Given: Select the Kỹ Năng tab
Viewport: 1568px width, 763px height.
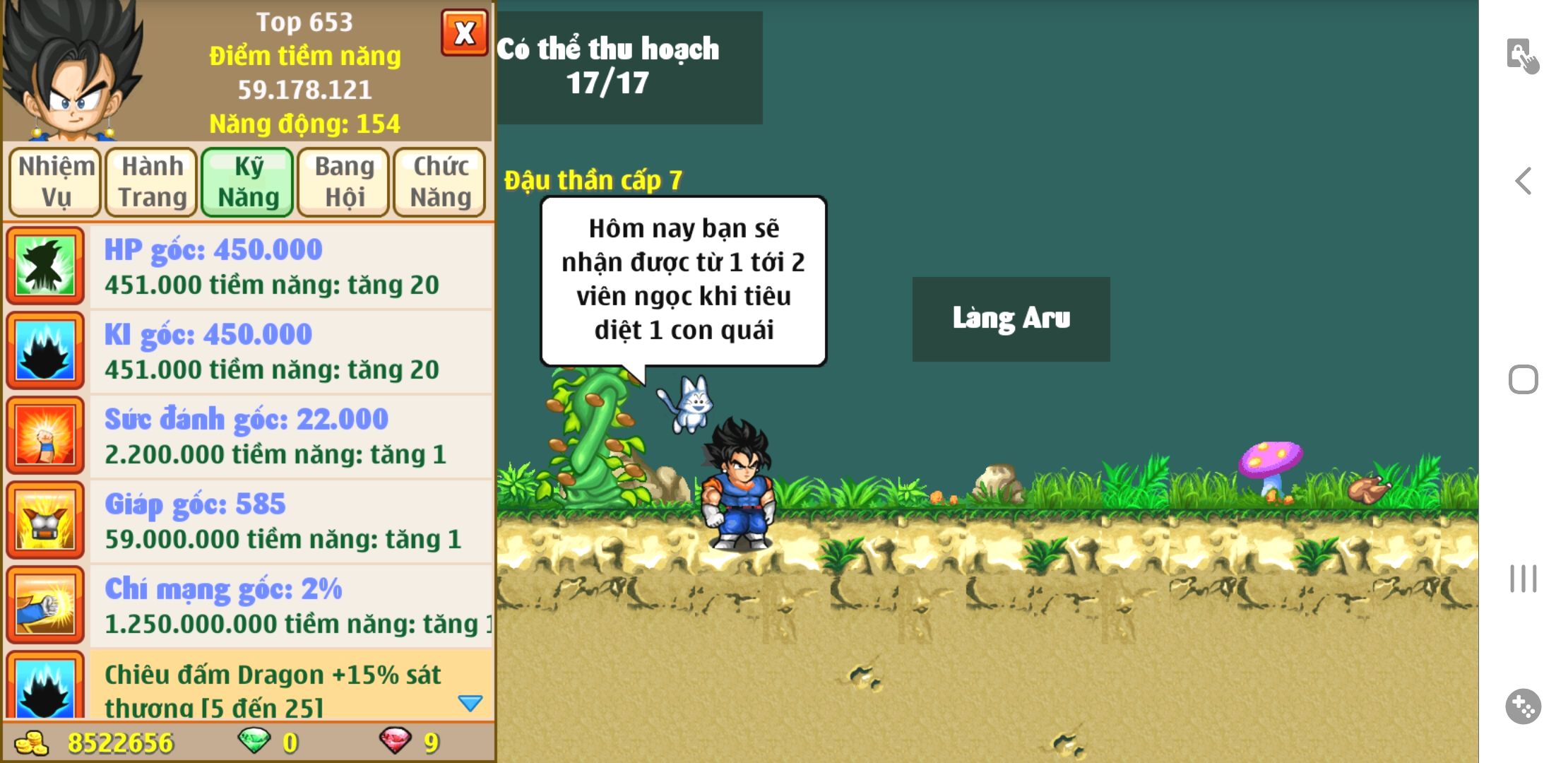Looking at the screenshot, I should tap(248, 182).
